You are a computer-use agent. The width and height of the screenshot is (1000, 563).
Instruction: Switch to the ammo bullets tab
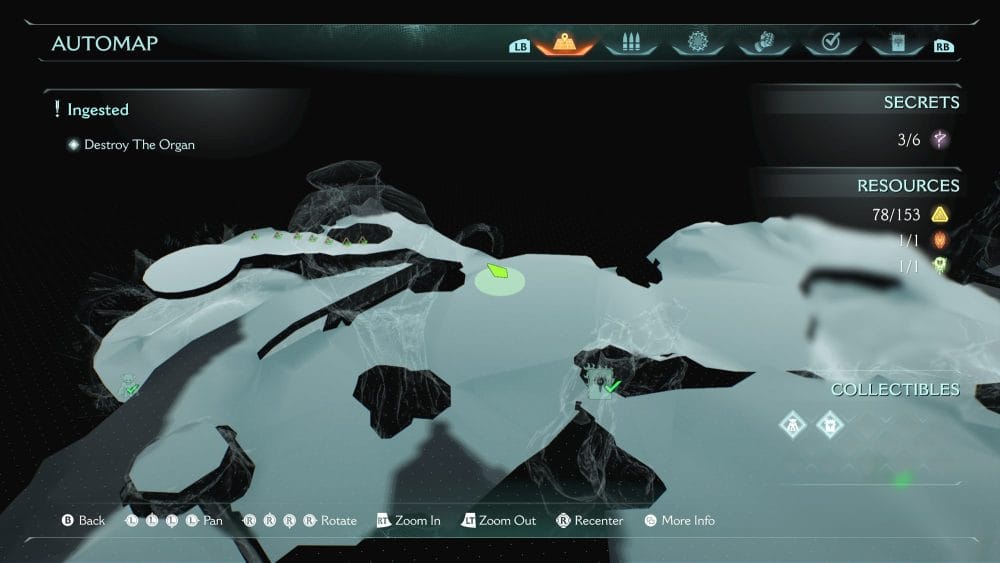[630, 44]
